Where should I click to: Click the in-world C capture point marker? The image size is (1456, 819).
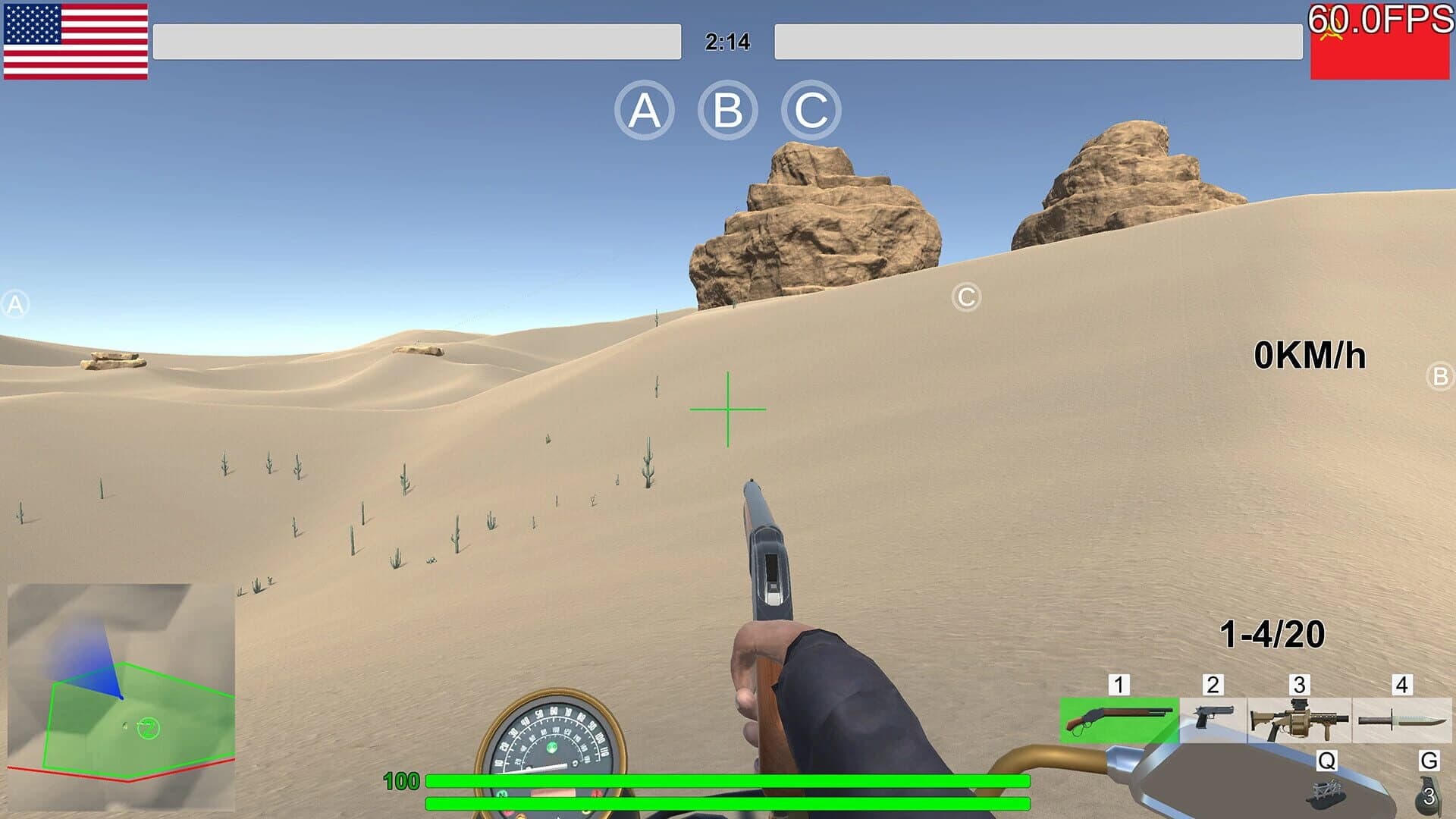pyautogui.click(x=966, y=297)
